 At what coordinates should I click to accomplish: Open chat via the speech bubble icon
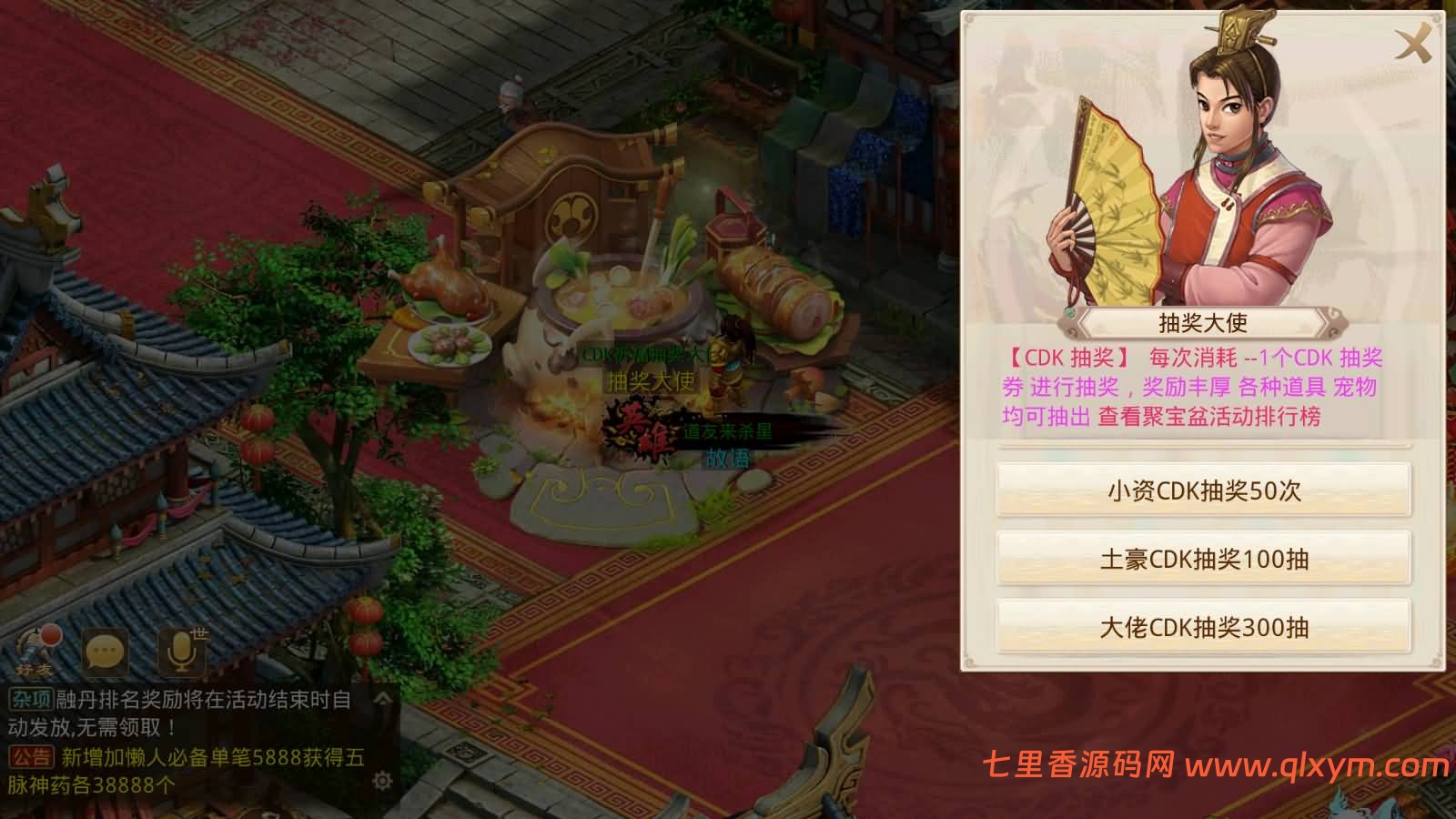[106, 649]
